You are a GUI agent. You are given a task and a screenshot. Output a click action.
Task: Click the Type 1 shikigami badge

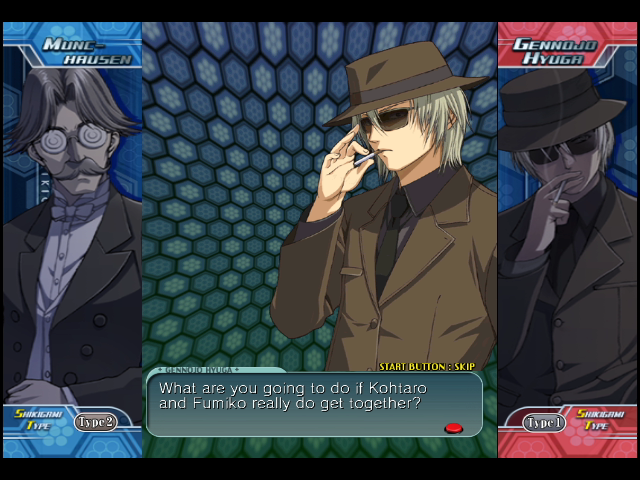[545, 423]
